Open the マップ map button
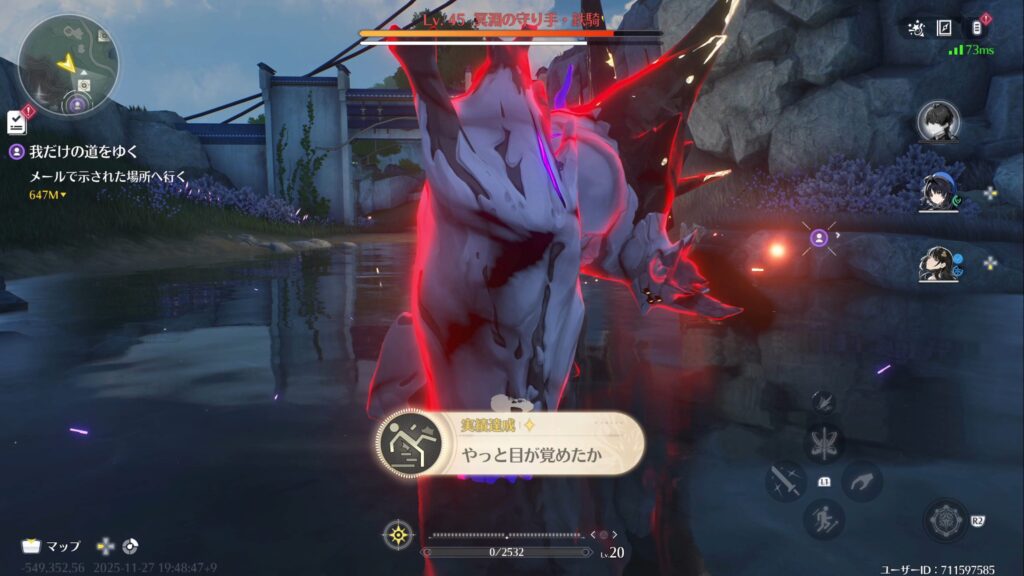Viewport: 1024px width, 576px height. coord(52,546)
